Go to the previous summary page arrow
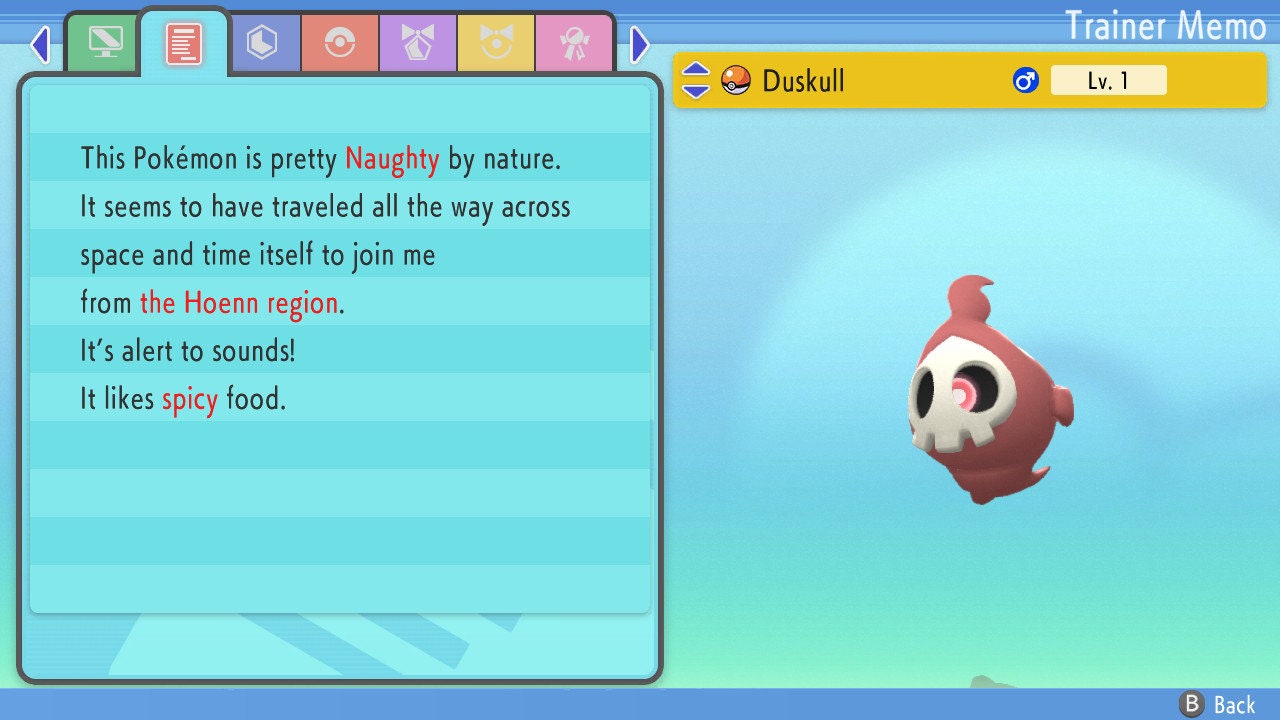 coord(40,44)
